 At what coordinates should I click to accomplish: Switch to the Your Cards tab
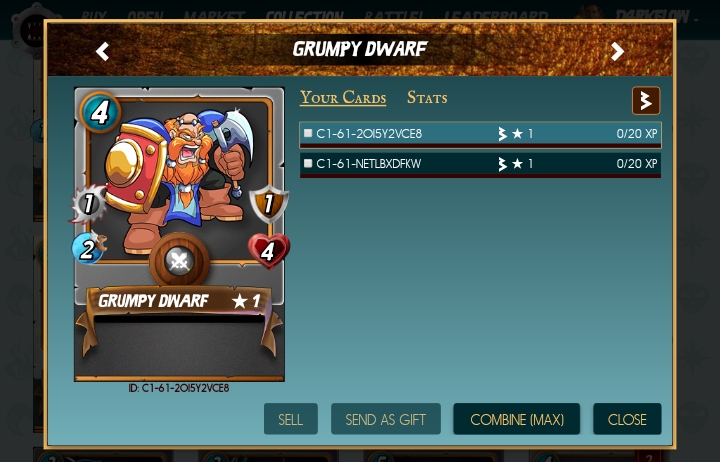(343, 98)
